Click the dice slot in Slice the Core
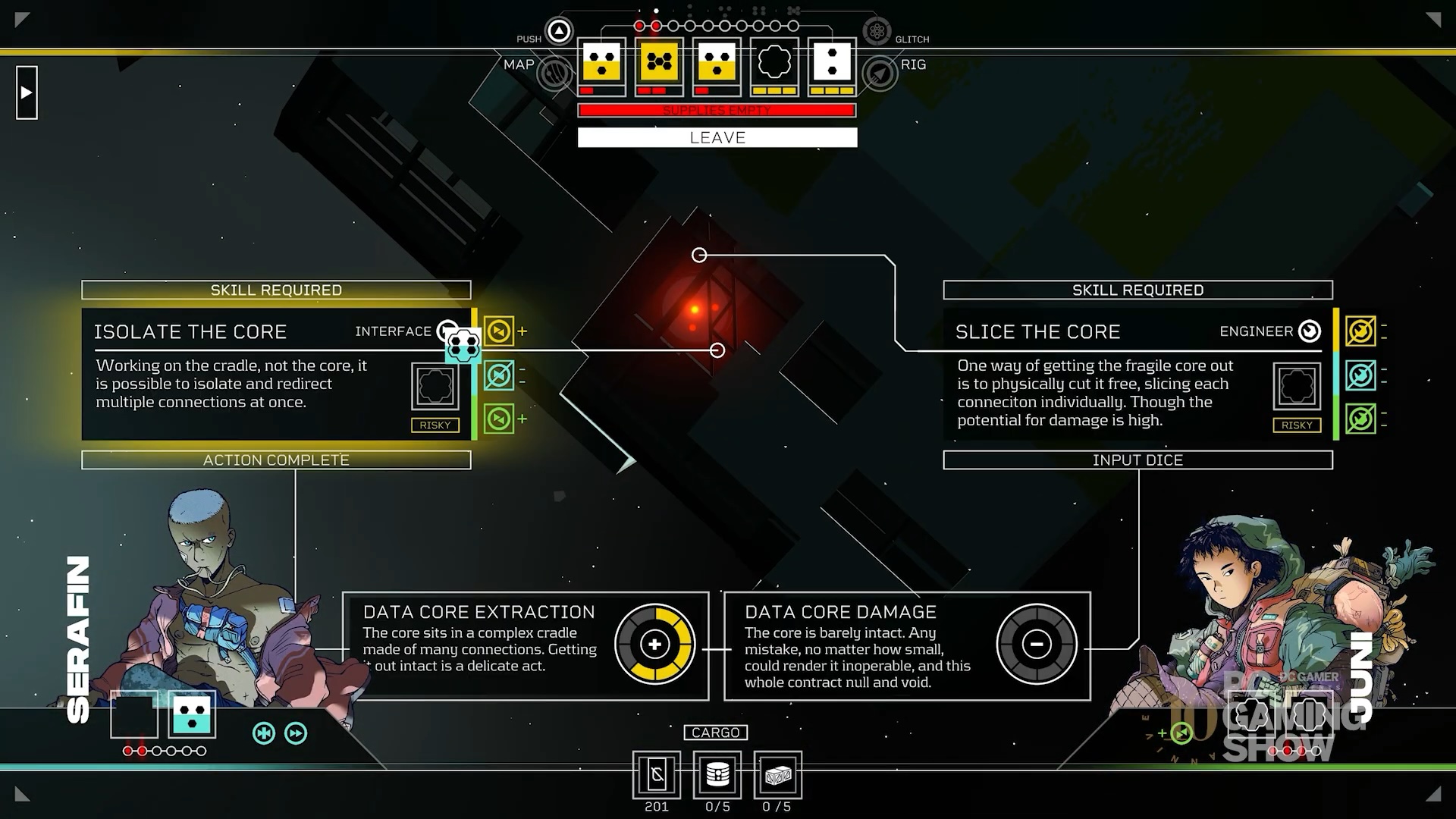 pos(1297,386)
